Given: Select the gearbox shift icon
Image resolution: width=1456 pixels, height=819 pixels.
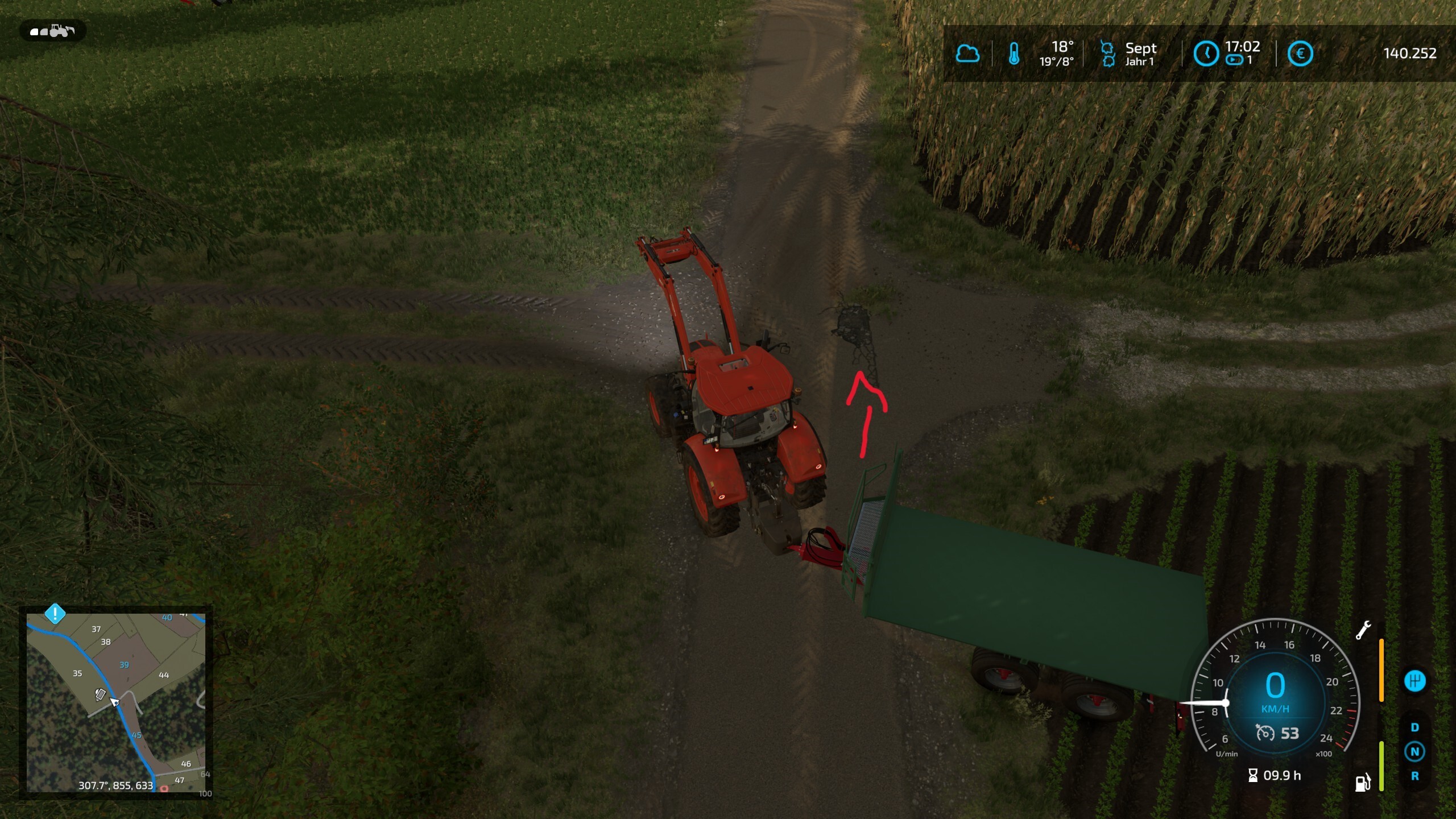Looking at the screenshot, I should 1414,681.
